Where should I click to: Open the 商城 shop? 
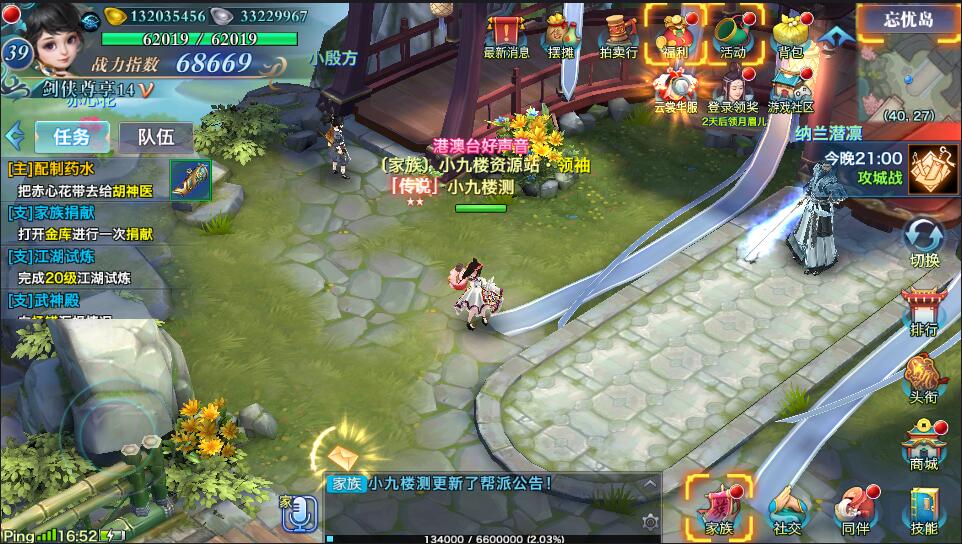(x=924, y=443)
